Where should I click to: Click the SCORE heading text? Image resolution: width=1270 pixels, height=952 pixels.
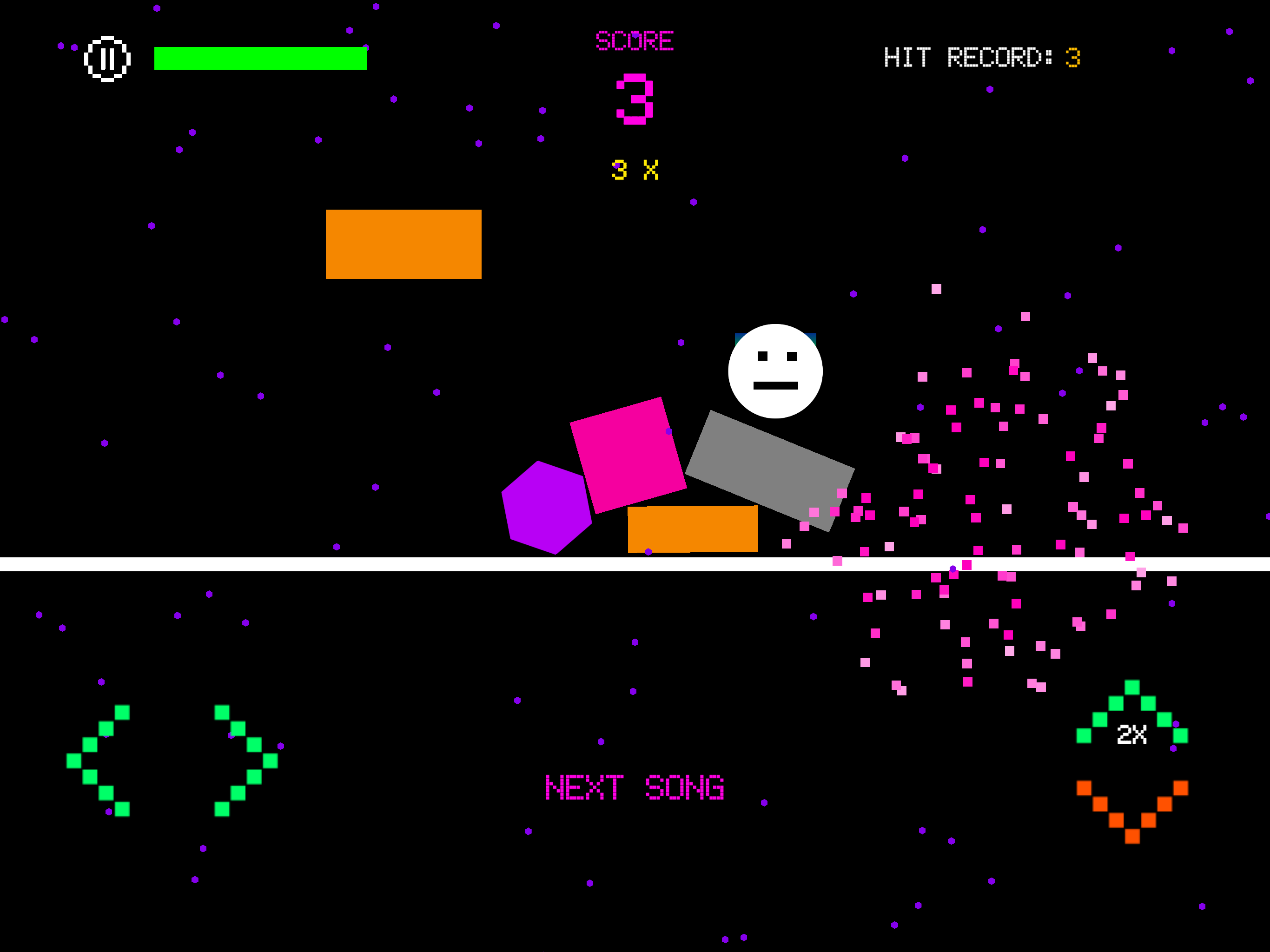(635, 40)
